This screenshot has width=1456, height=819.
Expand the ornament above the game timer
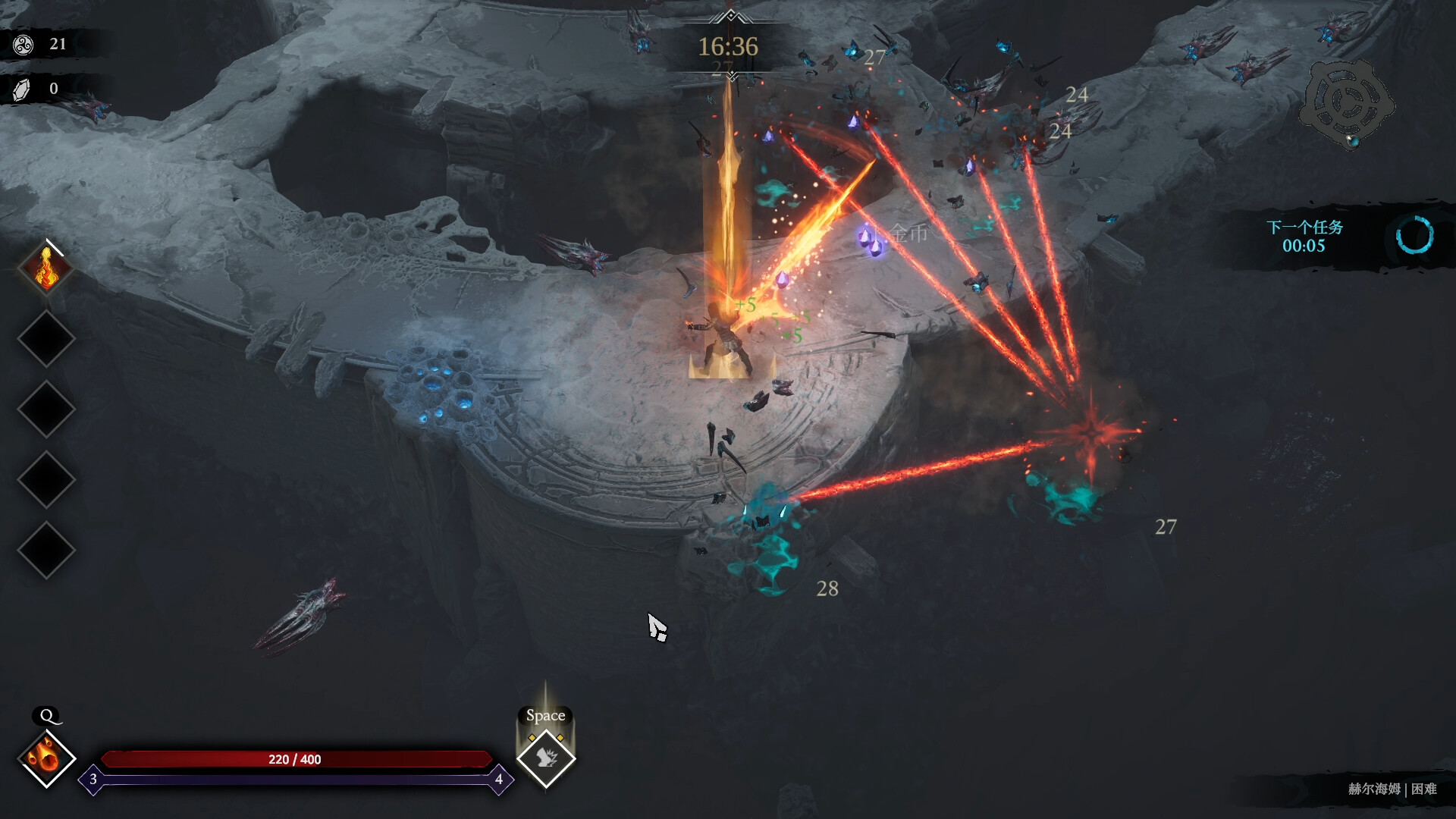point(730,15)
